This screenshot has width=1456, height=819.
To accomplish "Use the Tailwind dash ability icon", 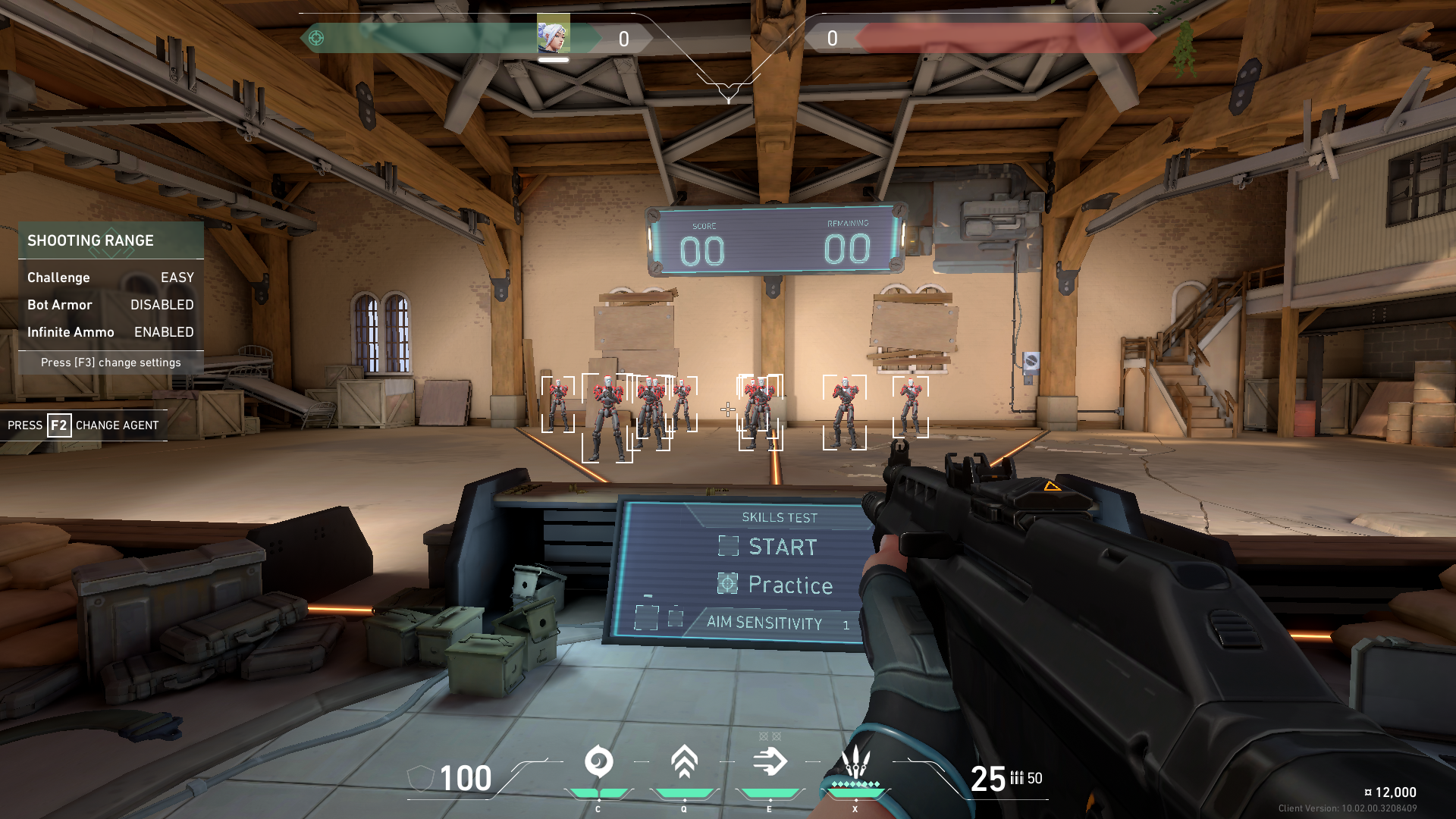I will coord(770,761).
